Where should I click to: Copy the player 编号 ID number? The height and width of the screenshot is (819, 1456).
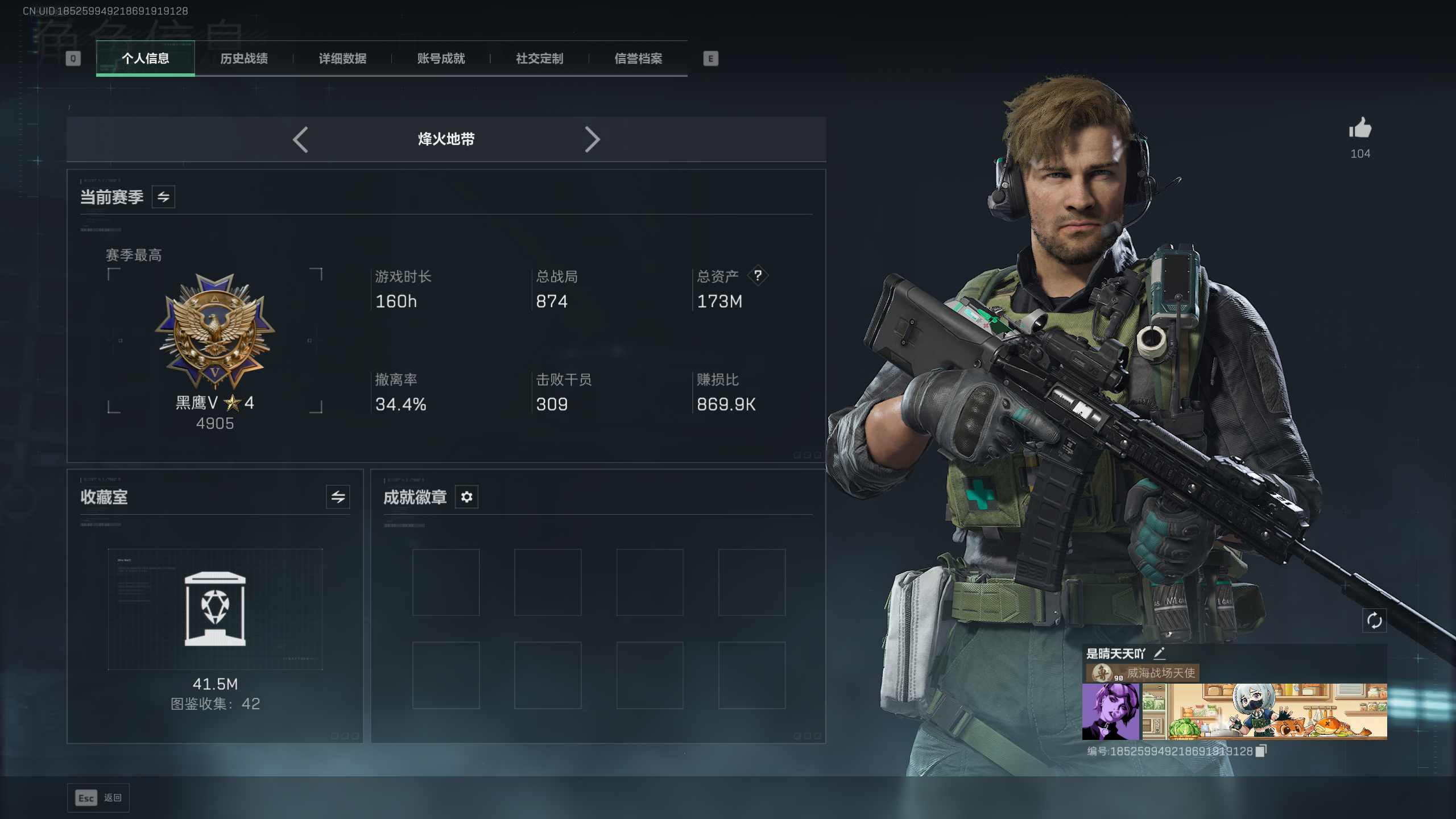point(1261,751)
